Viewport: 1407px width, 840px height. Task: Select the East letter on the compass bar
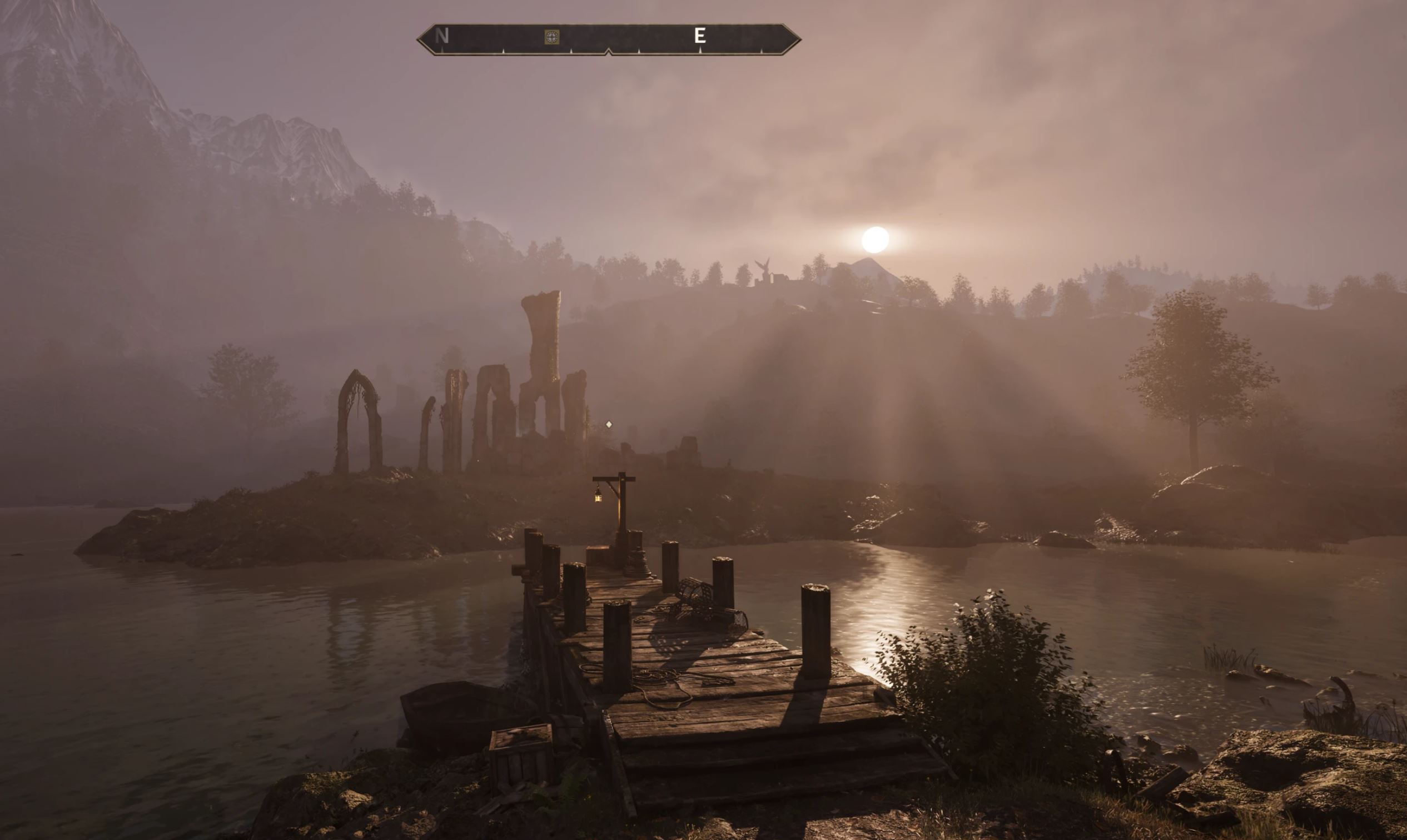tap(699, 36)
